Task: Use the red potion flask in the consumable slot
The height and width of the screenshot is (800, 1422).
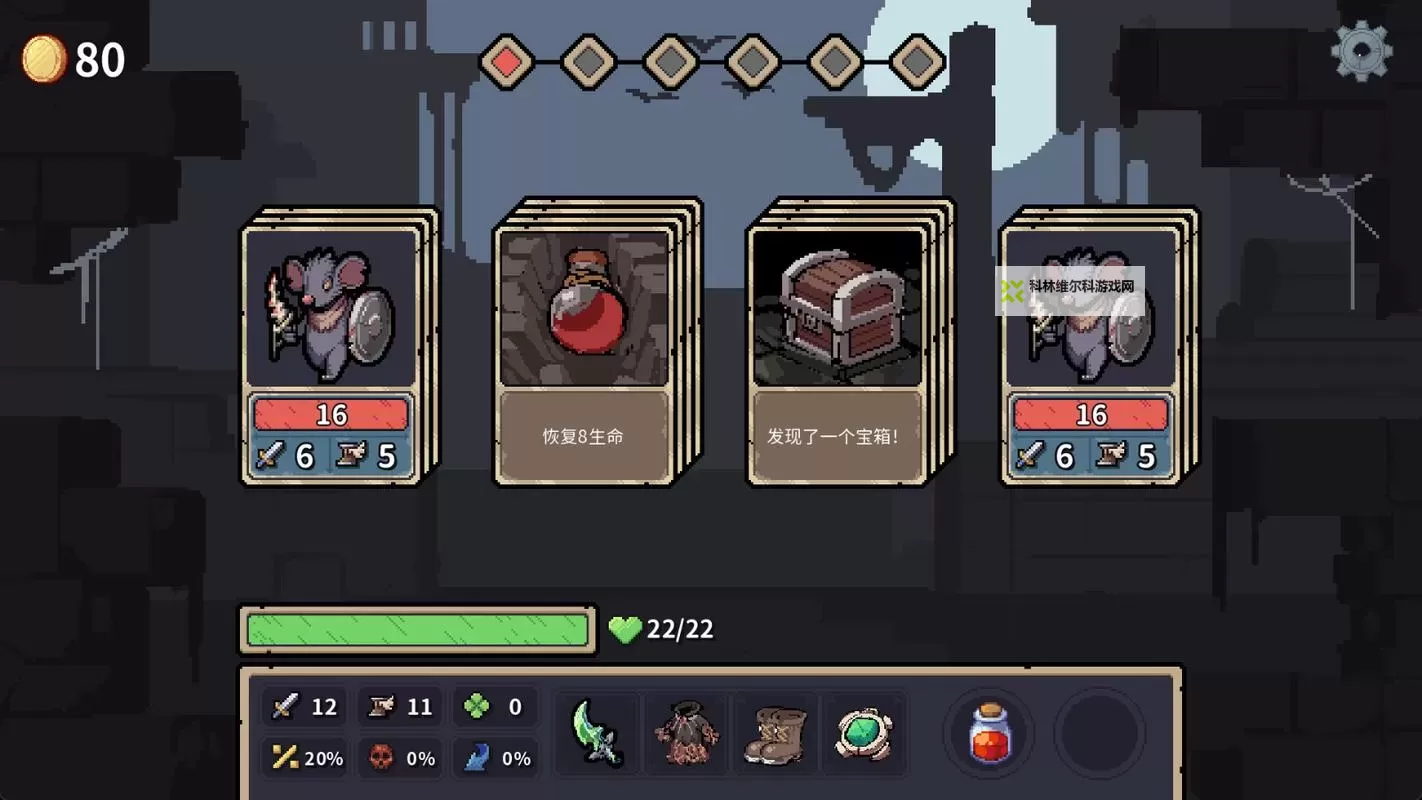Action: coord(989,733)
